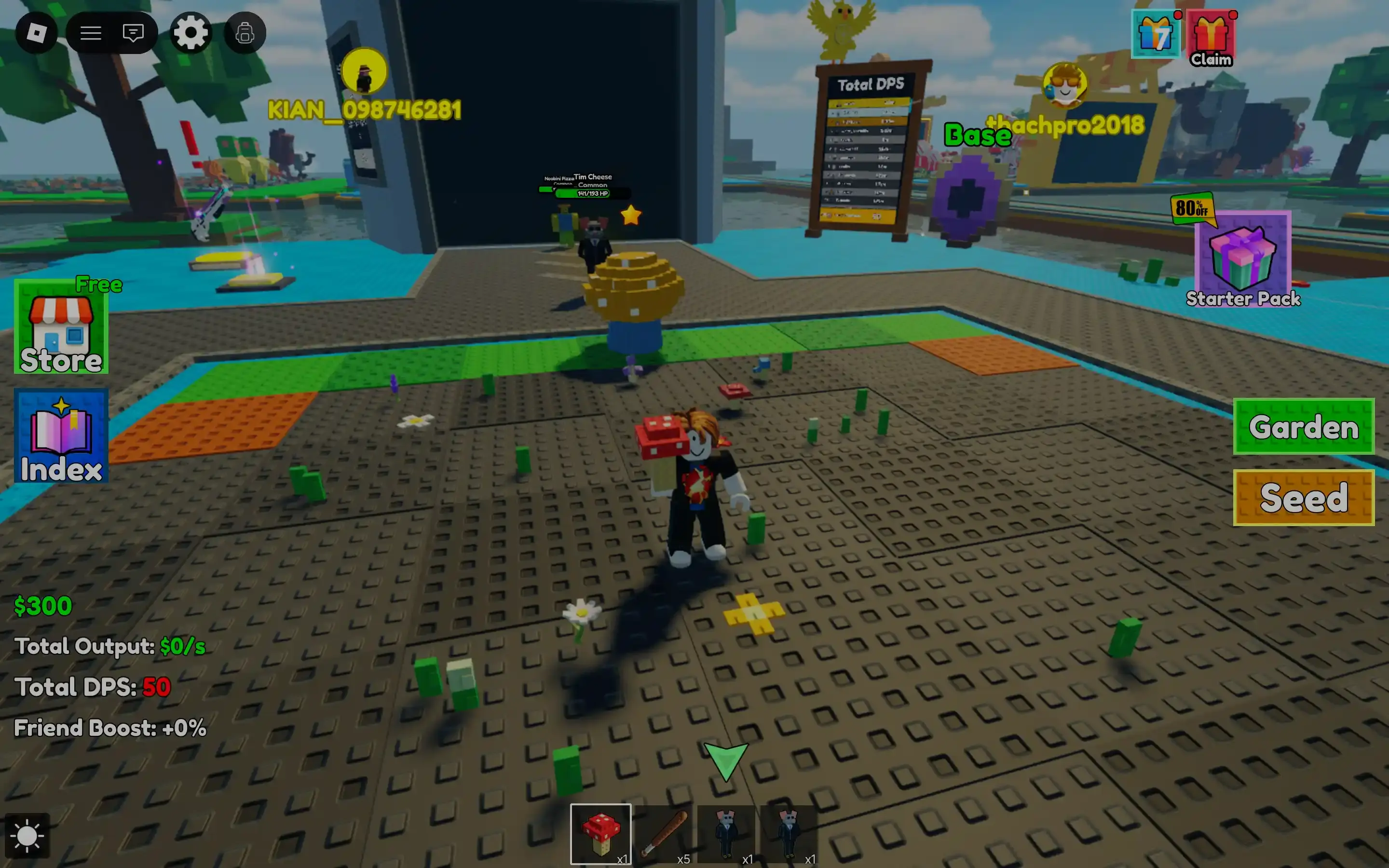The height and width of the screenshot is (868, 1389).
Task: Equip the baseball bat hotbar slot
Action: 664,834
